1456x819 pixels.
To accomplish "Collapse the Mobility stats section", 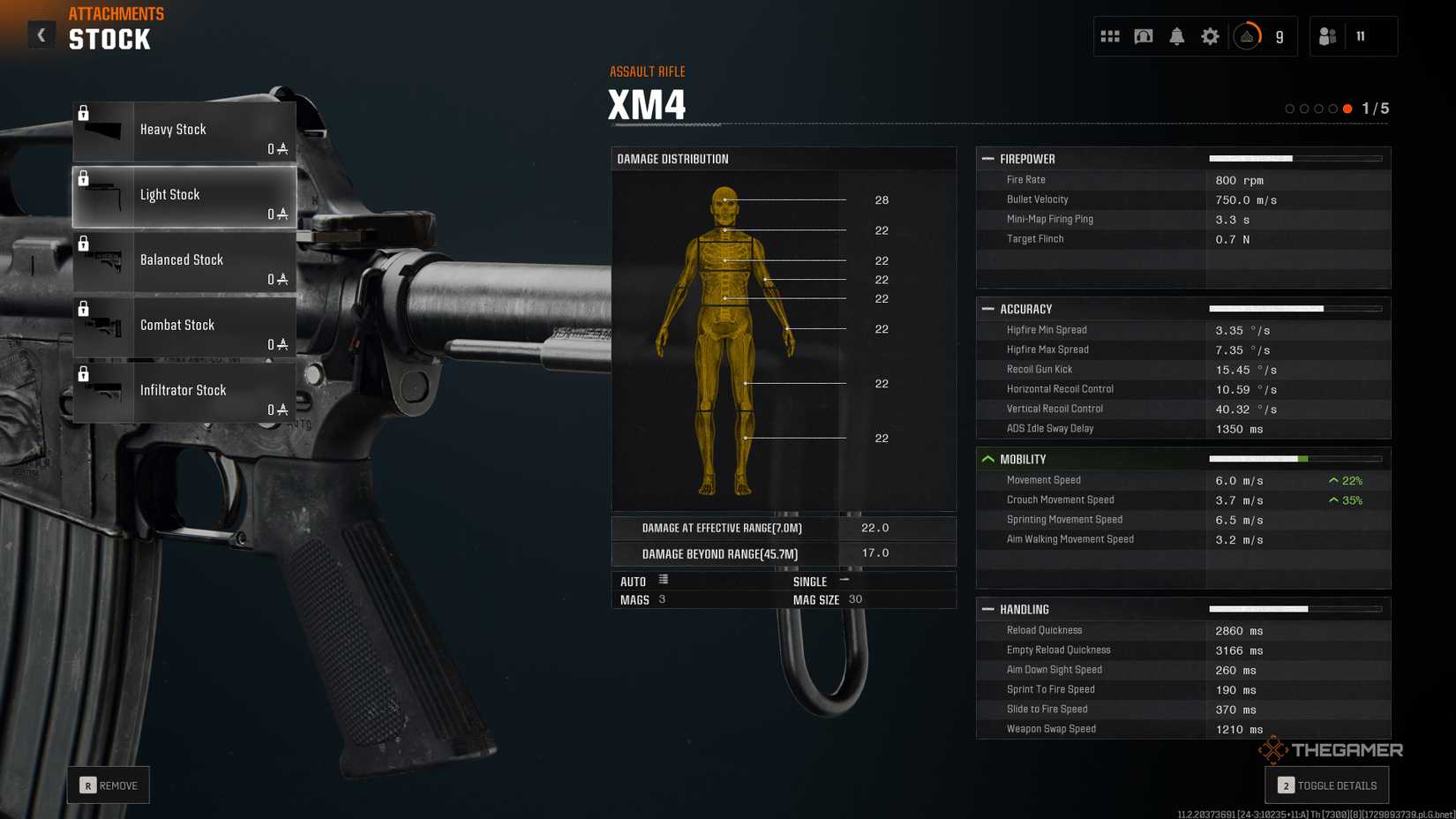I will point(988,459).
